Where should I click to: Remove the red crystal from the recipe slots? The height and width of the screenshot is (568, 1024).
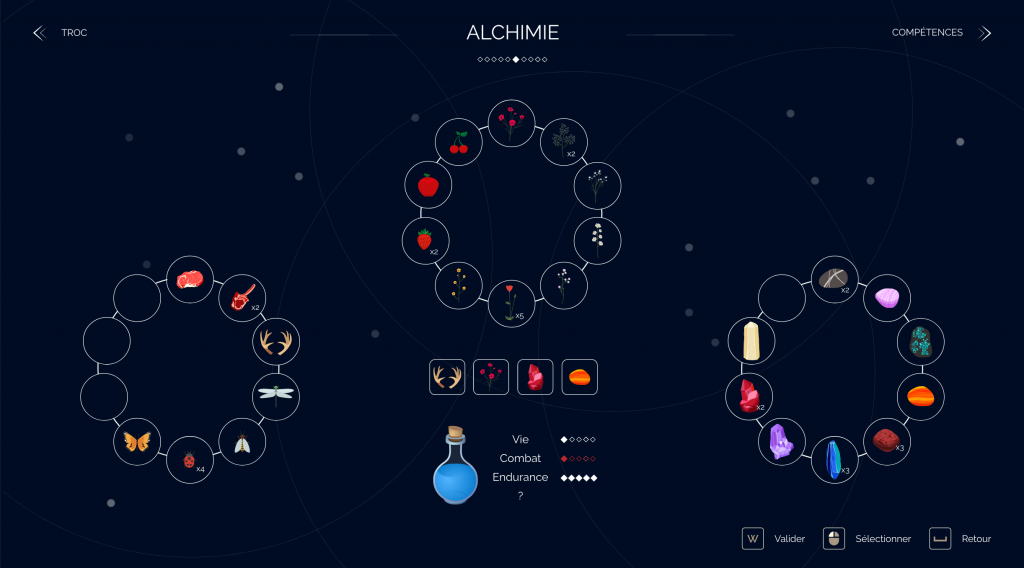pos(535,377)
